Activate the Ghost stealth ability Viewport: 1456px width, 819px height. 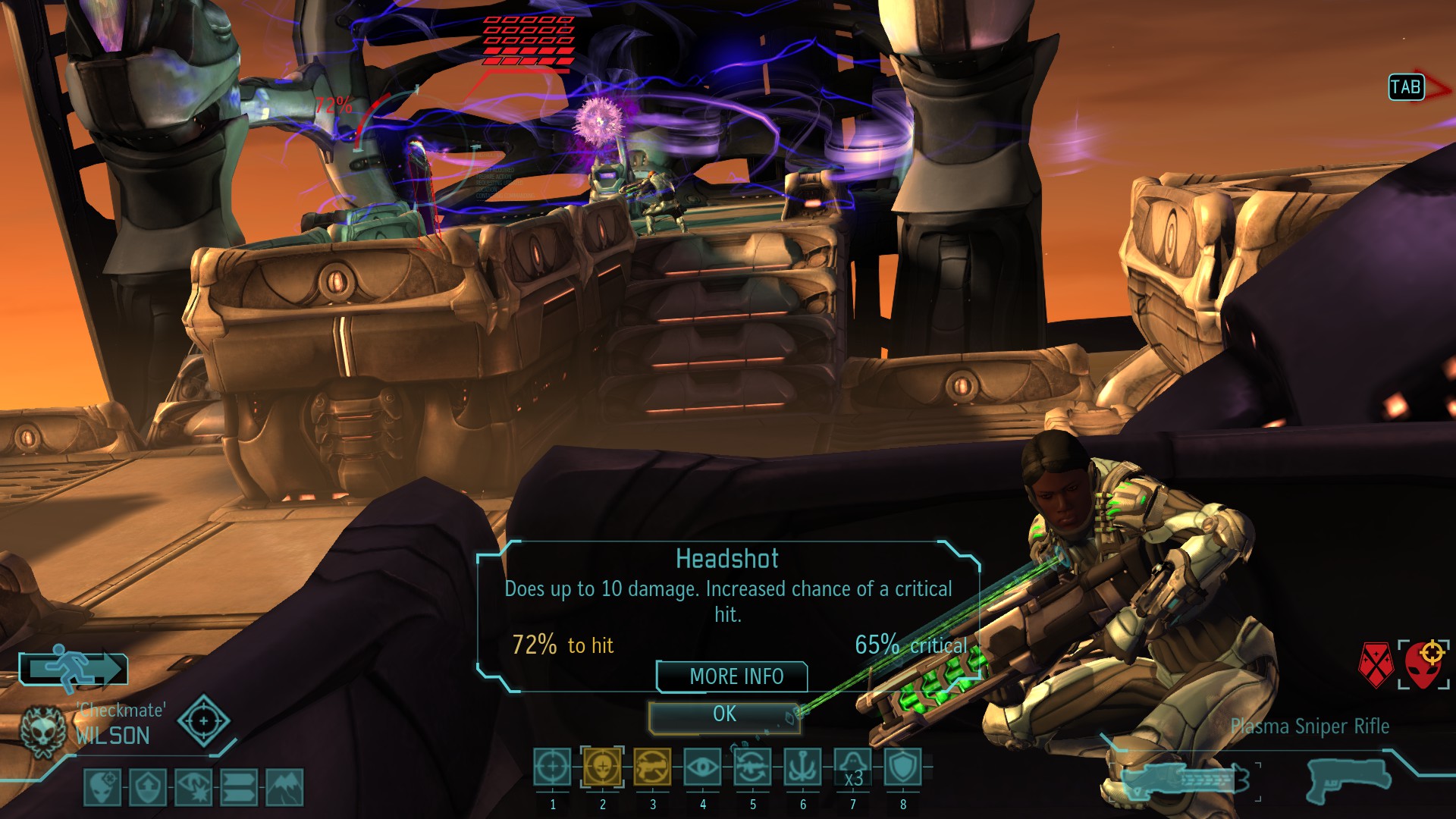(852, 767)
